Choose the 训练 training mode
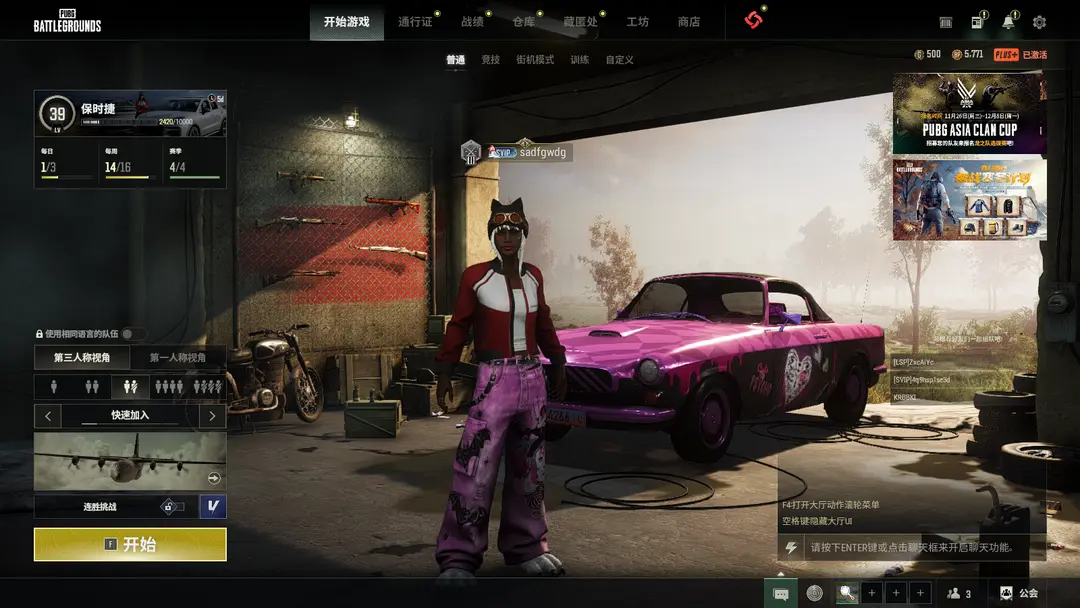 (580, 60)
